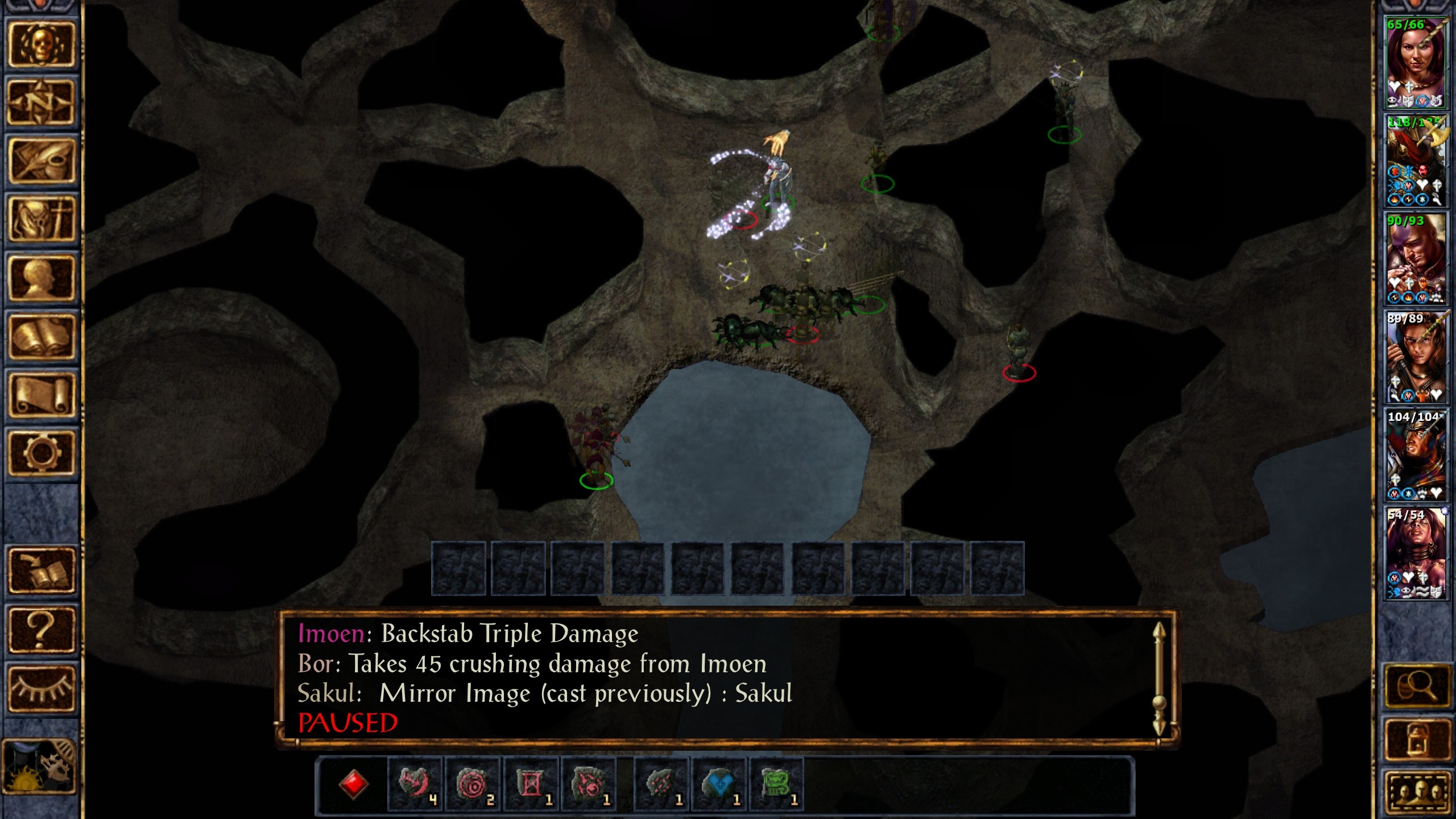The width and height of the screenshot is (1456, 819).
Task: Open the priest scroll button
Action: tap(41, 395)
